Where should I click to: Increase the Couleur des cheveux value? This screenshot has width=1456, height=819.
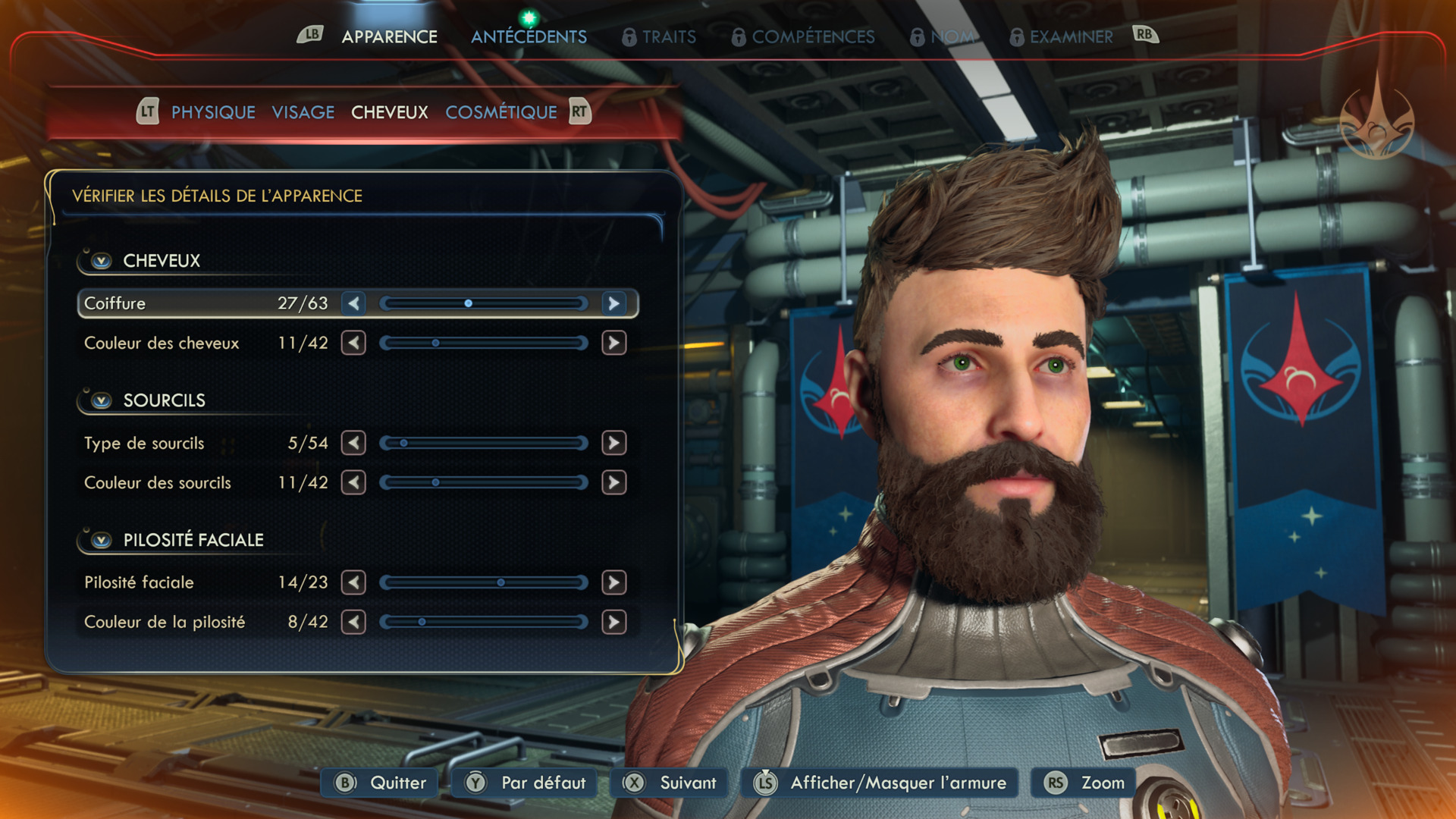613,343
